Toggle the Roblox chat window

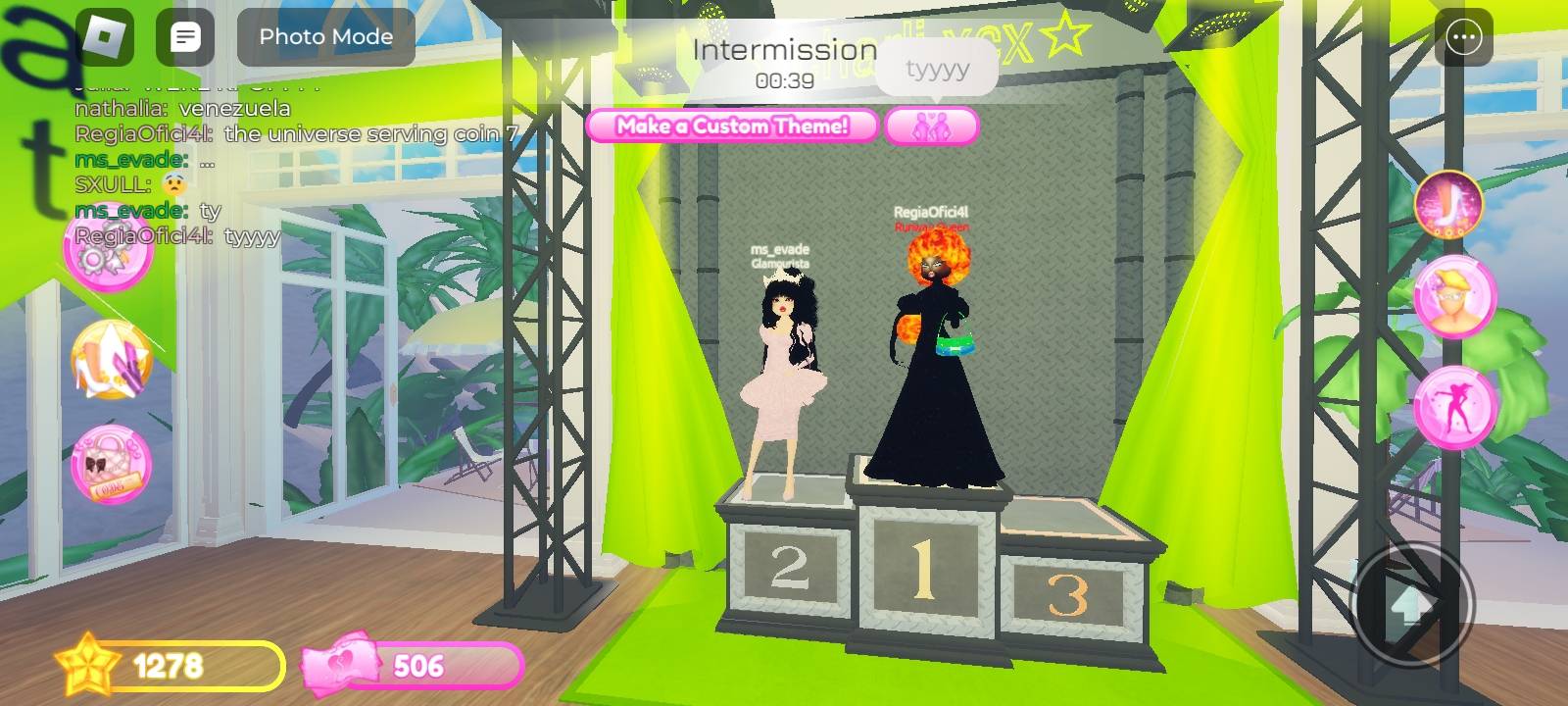[x=185, y=37]
